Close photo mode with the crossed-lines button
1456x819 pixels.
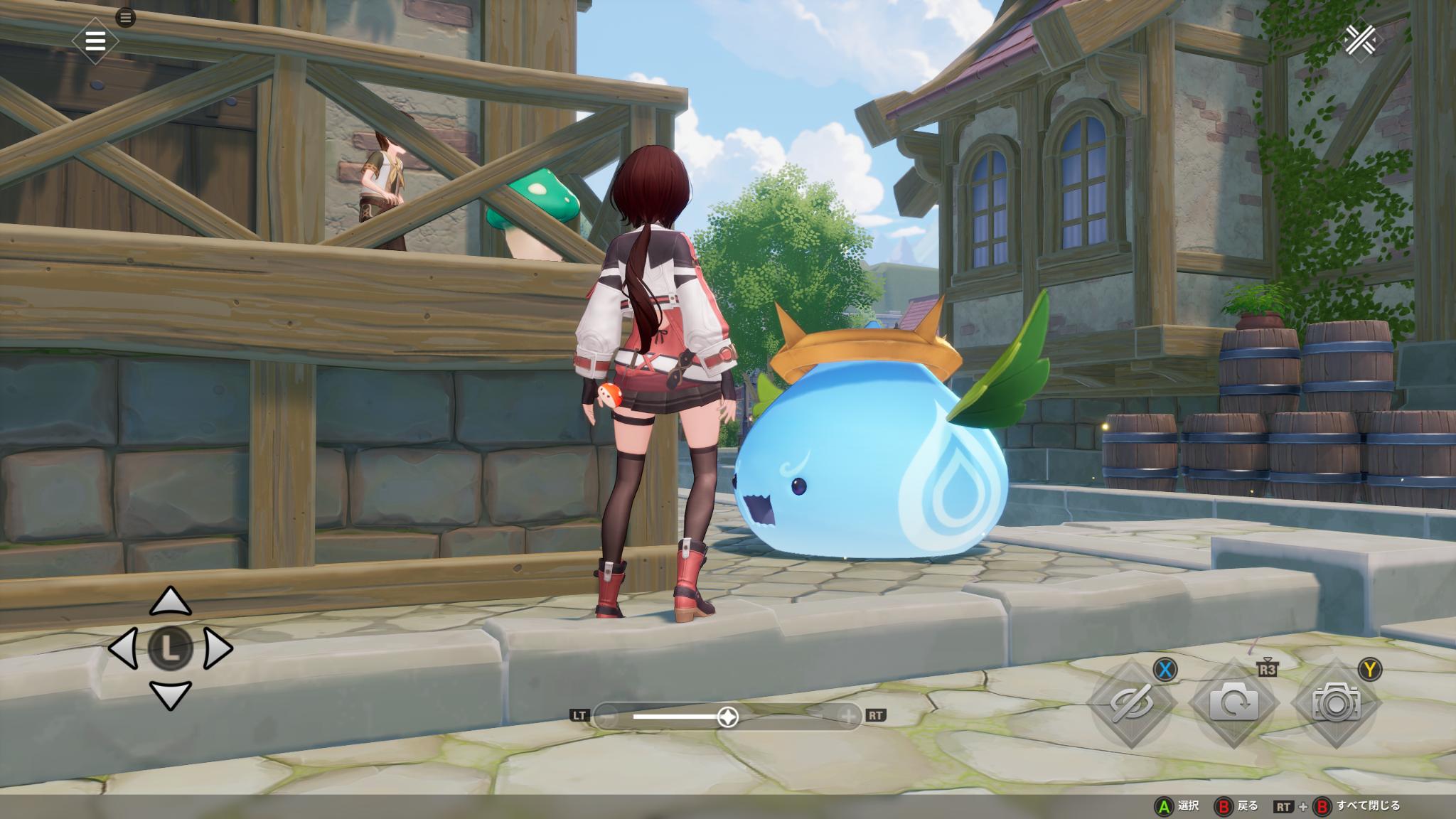[x=1360, y=40]
